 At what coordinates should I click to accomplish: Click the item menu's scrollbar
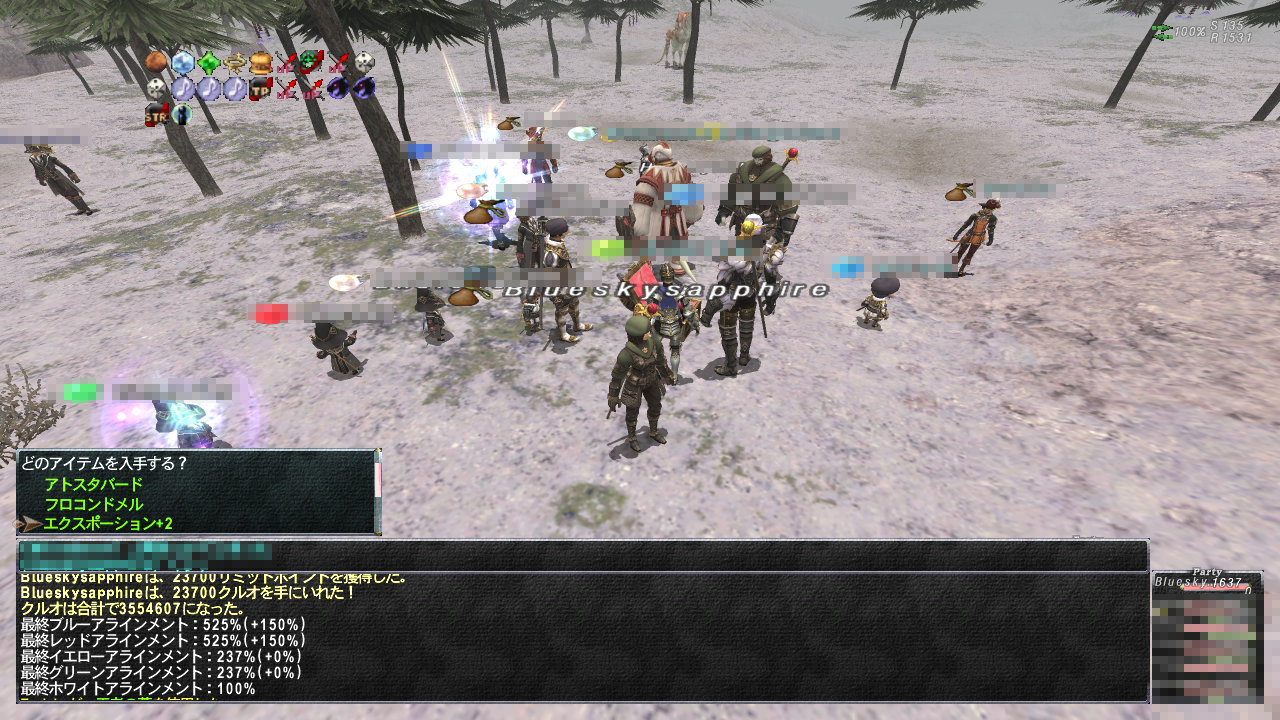pos(377,490)
